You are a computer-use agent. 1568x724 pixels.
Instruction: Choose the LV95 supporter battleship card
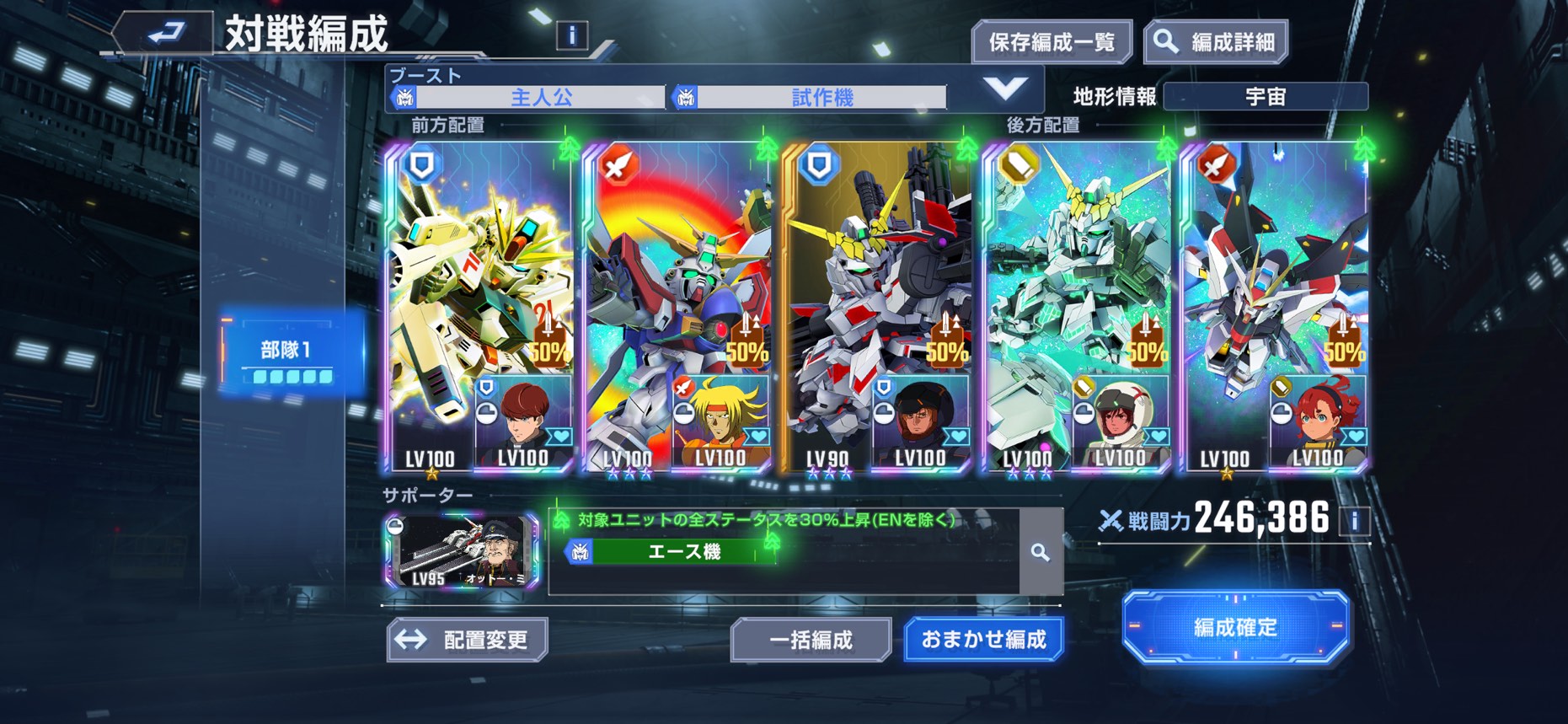coord(462,551)
